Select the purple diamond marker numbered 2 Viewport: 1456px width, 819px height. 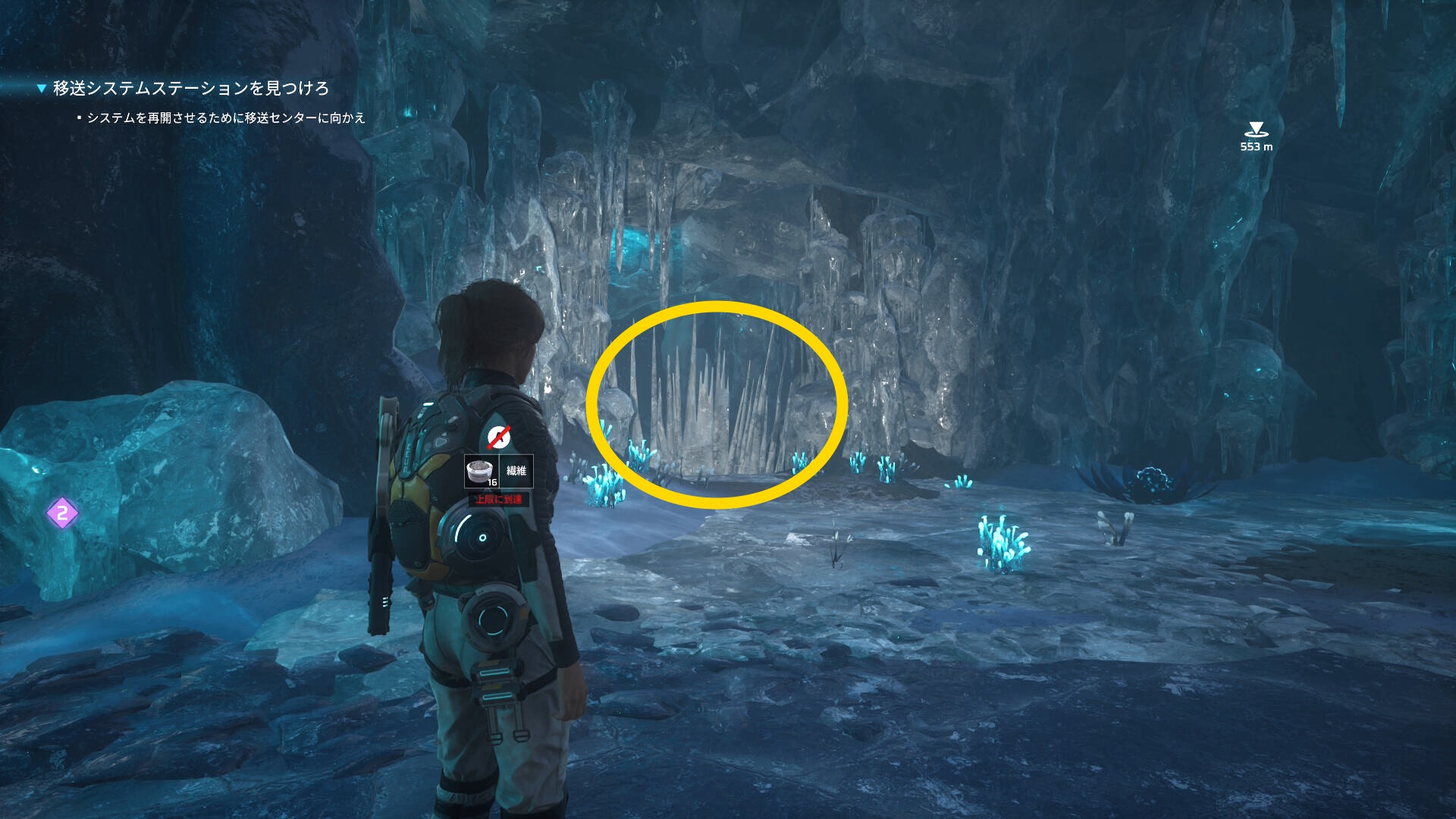pyautogui.click(x=62, y=513)
